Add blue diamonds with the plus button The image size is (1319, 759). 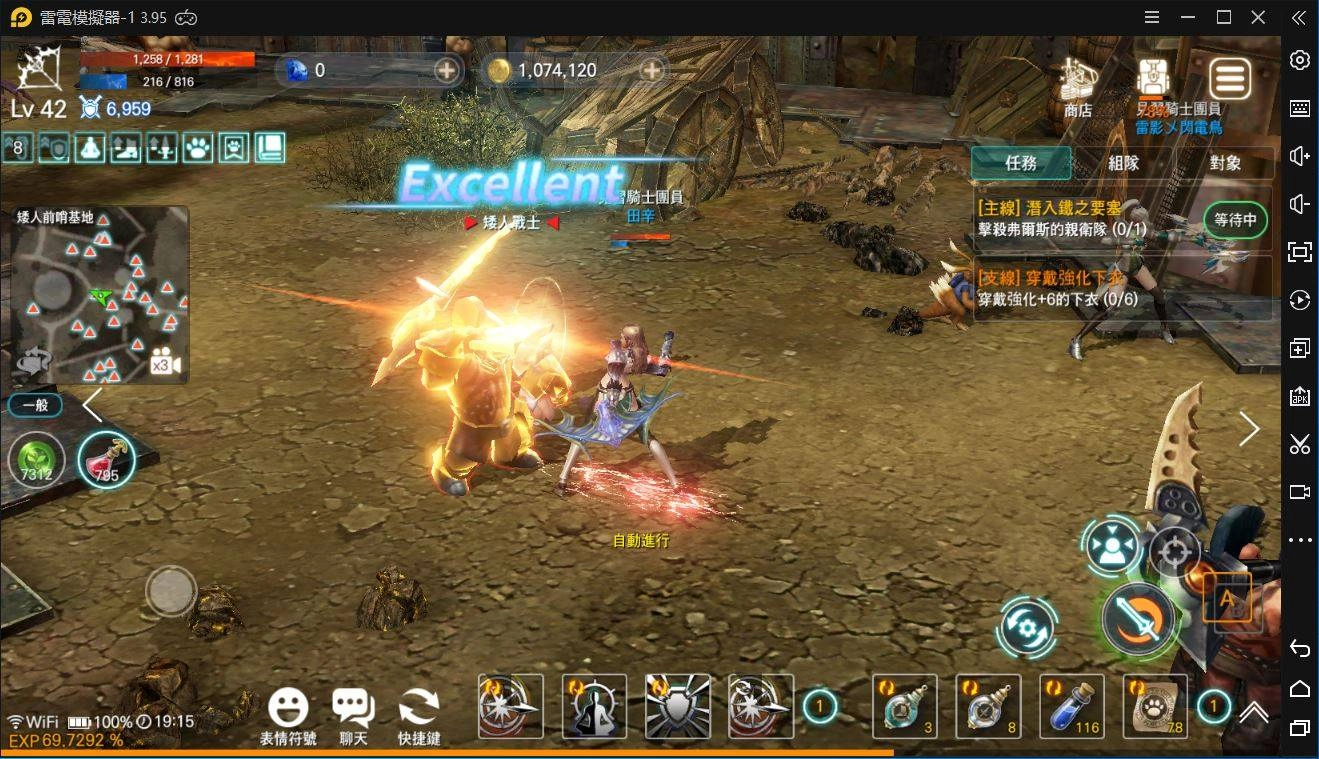pyautogui.click(x=447, y=70)
